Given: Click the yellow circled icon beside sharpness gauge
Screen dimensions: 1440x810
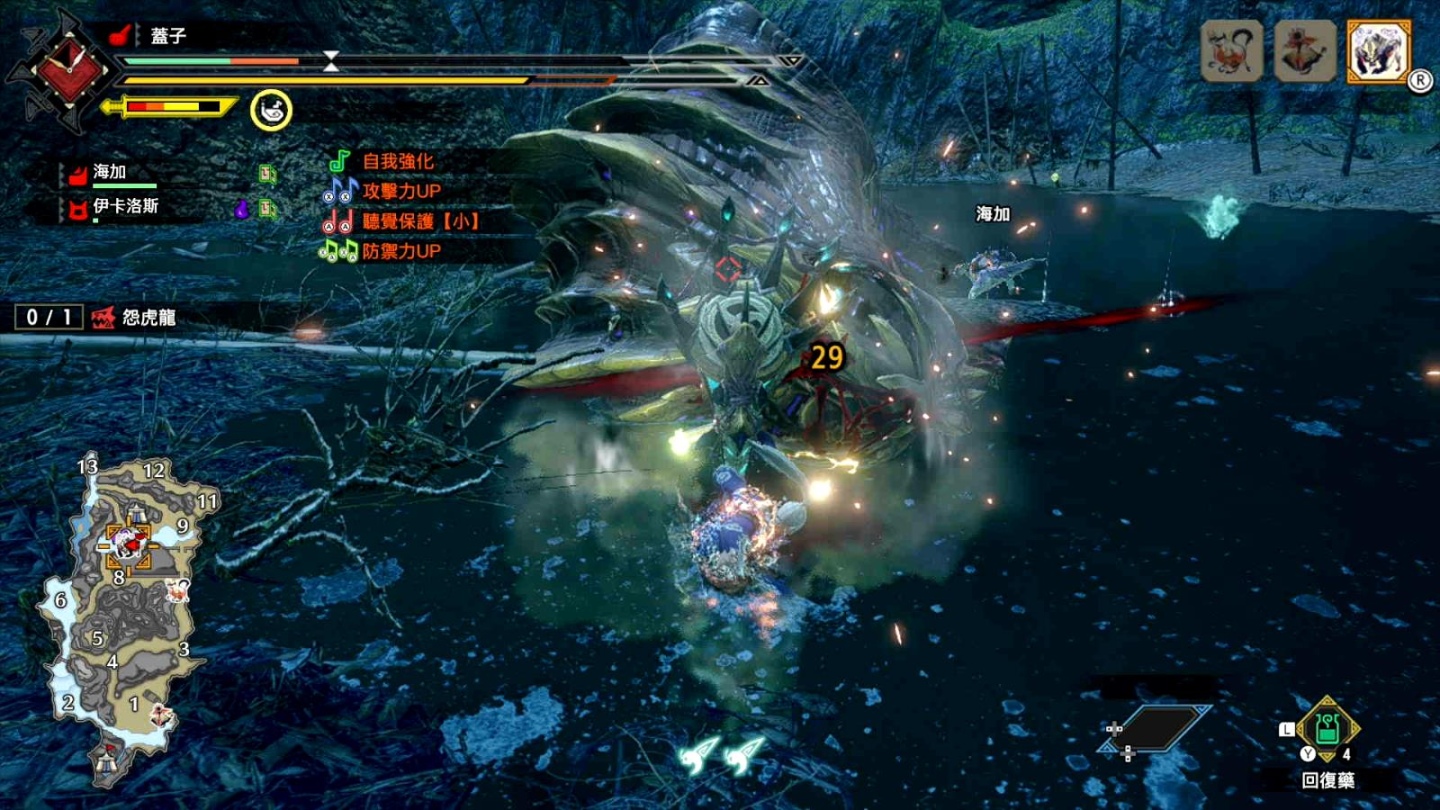Looking at the screenshot, I should 271,108.
